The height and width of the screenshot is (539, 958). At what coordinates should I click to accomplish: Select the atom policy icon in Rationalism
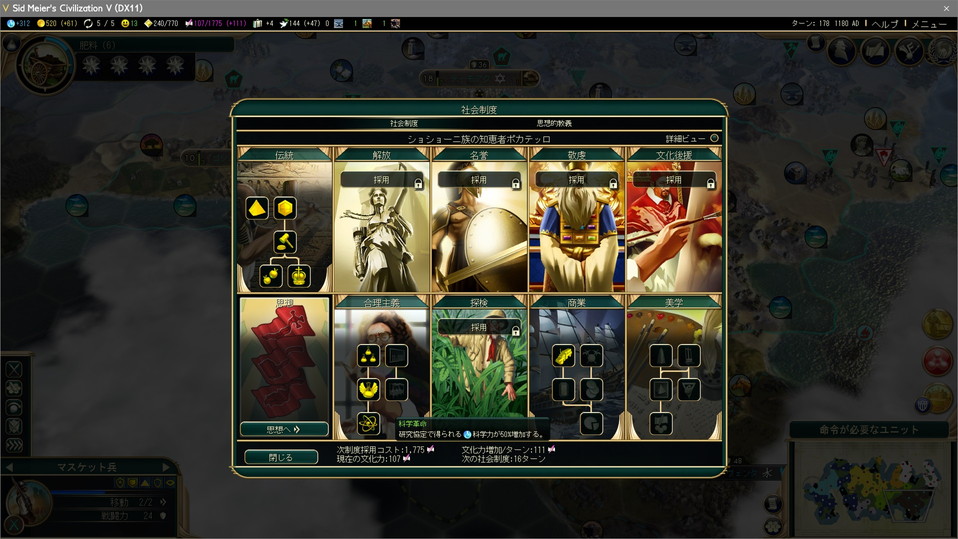(x=368, y=423)
